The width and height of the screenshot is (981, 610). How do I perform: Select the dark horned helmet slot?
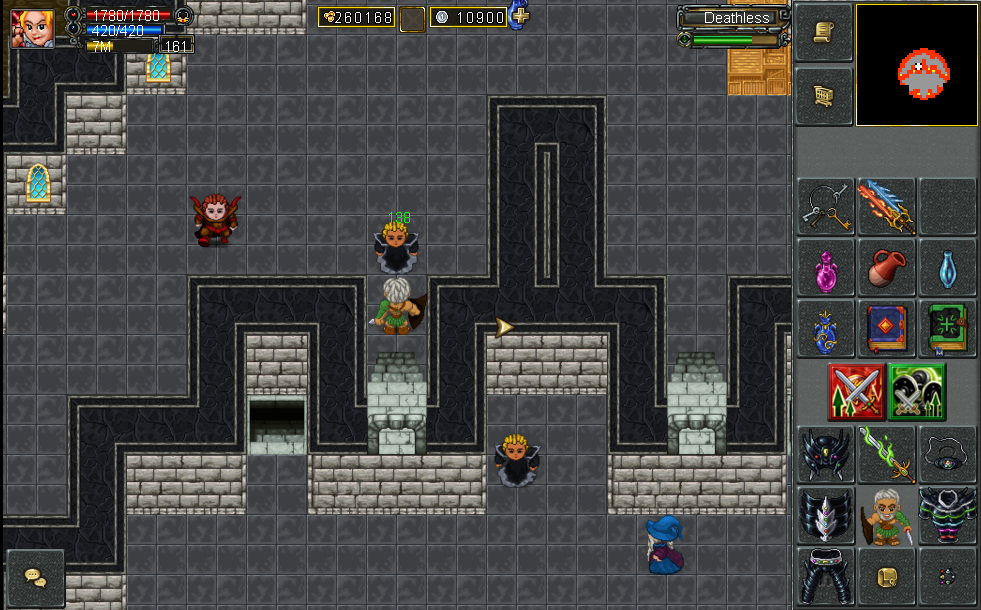point(826,454)
